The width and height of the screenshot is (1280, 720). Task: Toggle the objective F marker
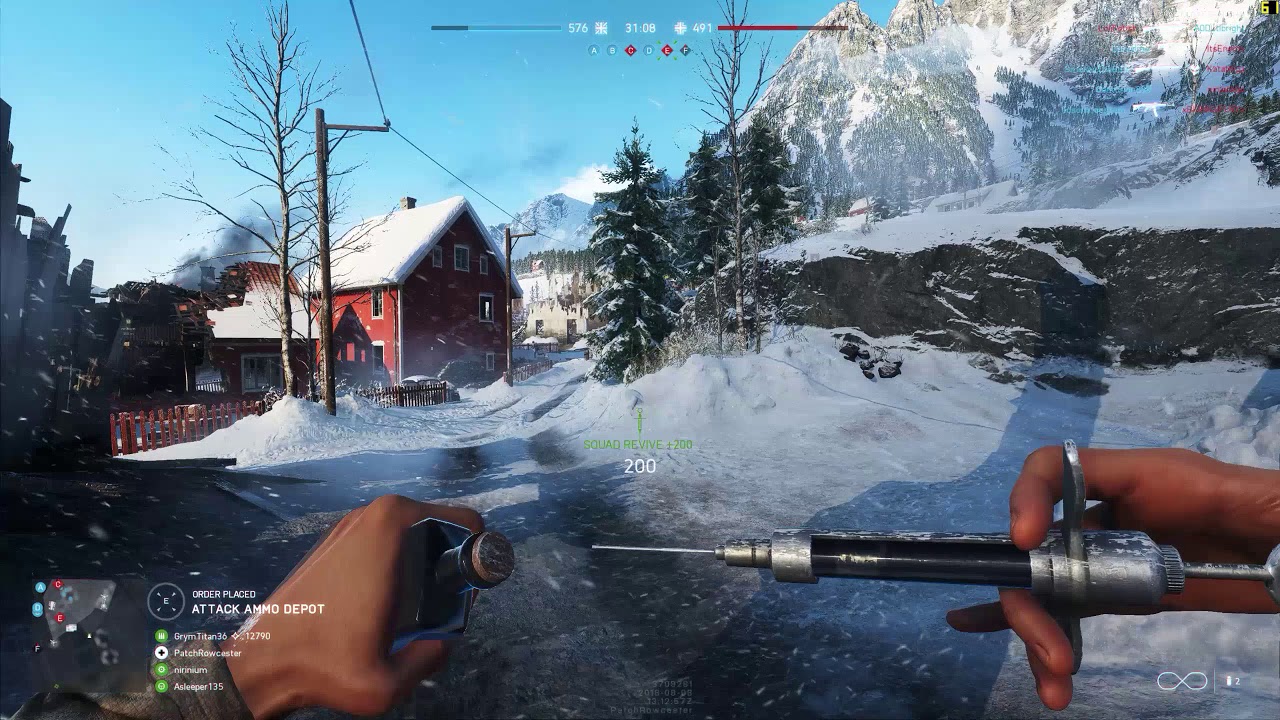pyautogui.click(x=685, y=50)
